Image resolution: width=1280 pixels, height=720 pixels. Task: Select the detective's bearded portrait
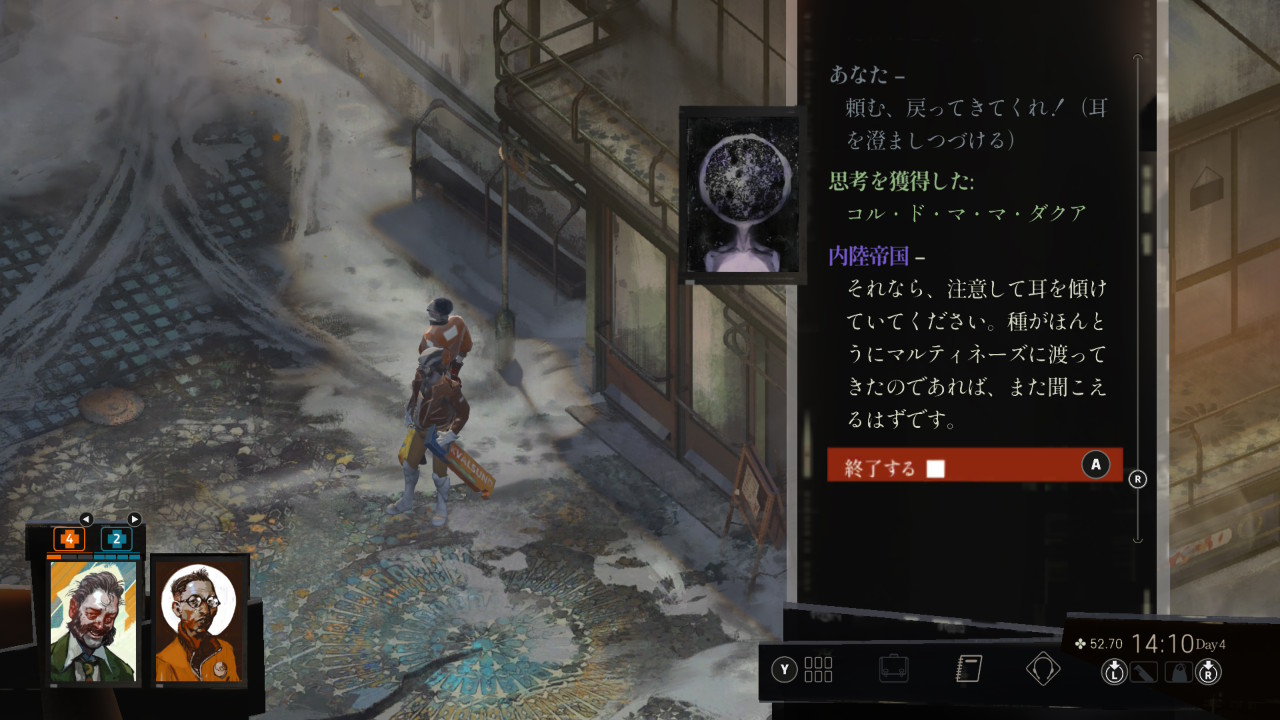[94, 622]
